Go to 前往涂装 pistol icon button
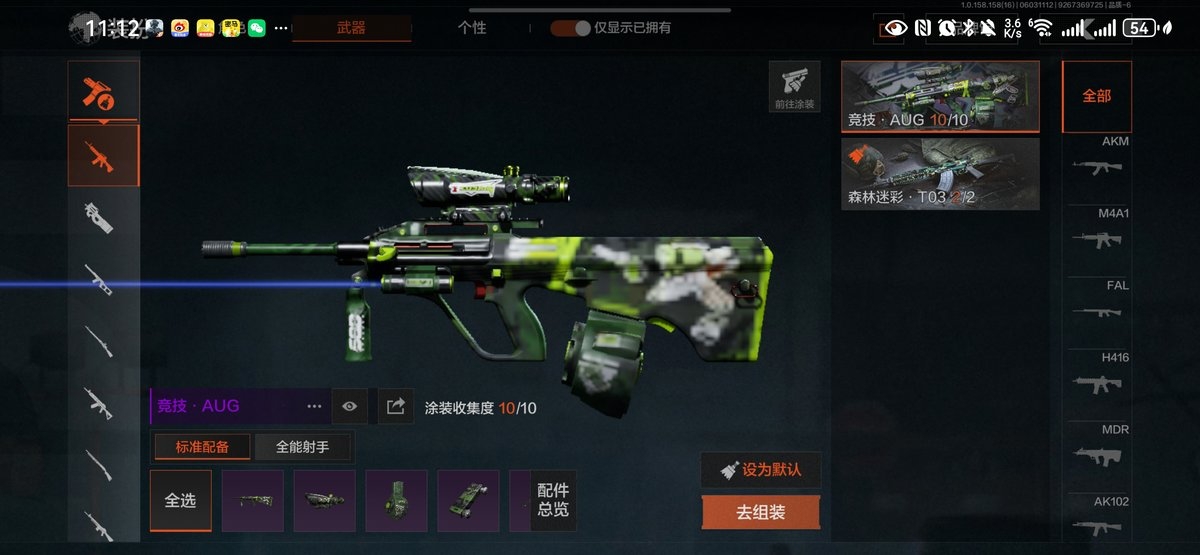Viewport: 1200px width, 555px height. [x=794, y=86]
